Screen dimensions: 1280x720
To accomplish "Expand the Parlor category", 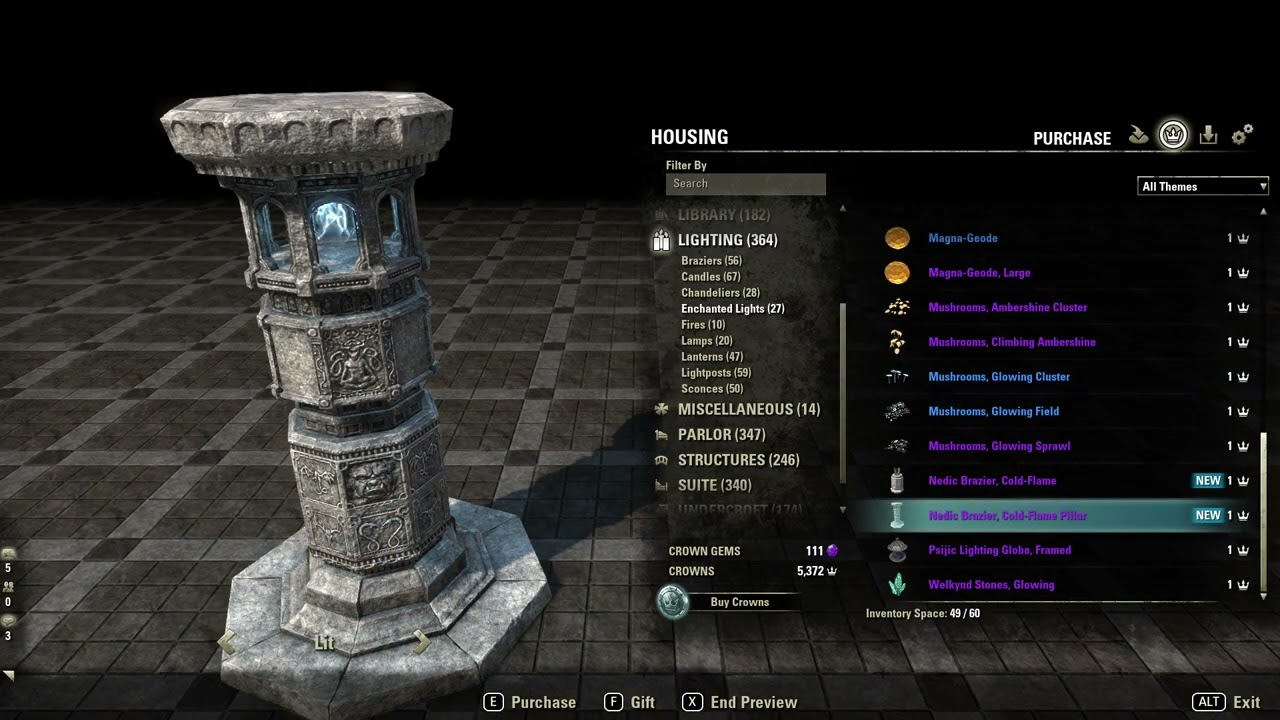I will [x=721, y=435].
